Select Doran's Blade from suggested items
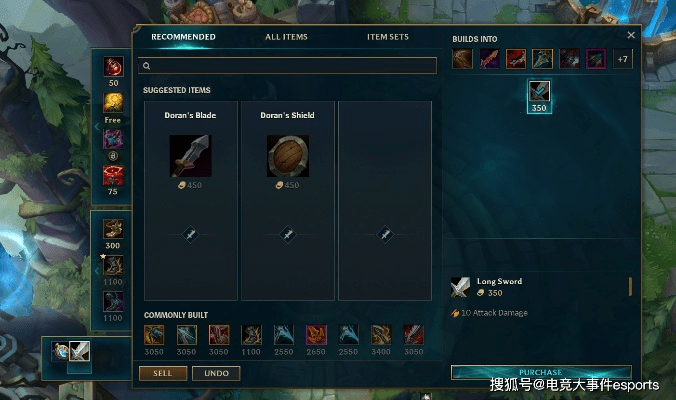 tap(190, 156)
